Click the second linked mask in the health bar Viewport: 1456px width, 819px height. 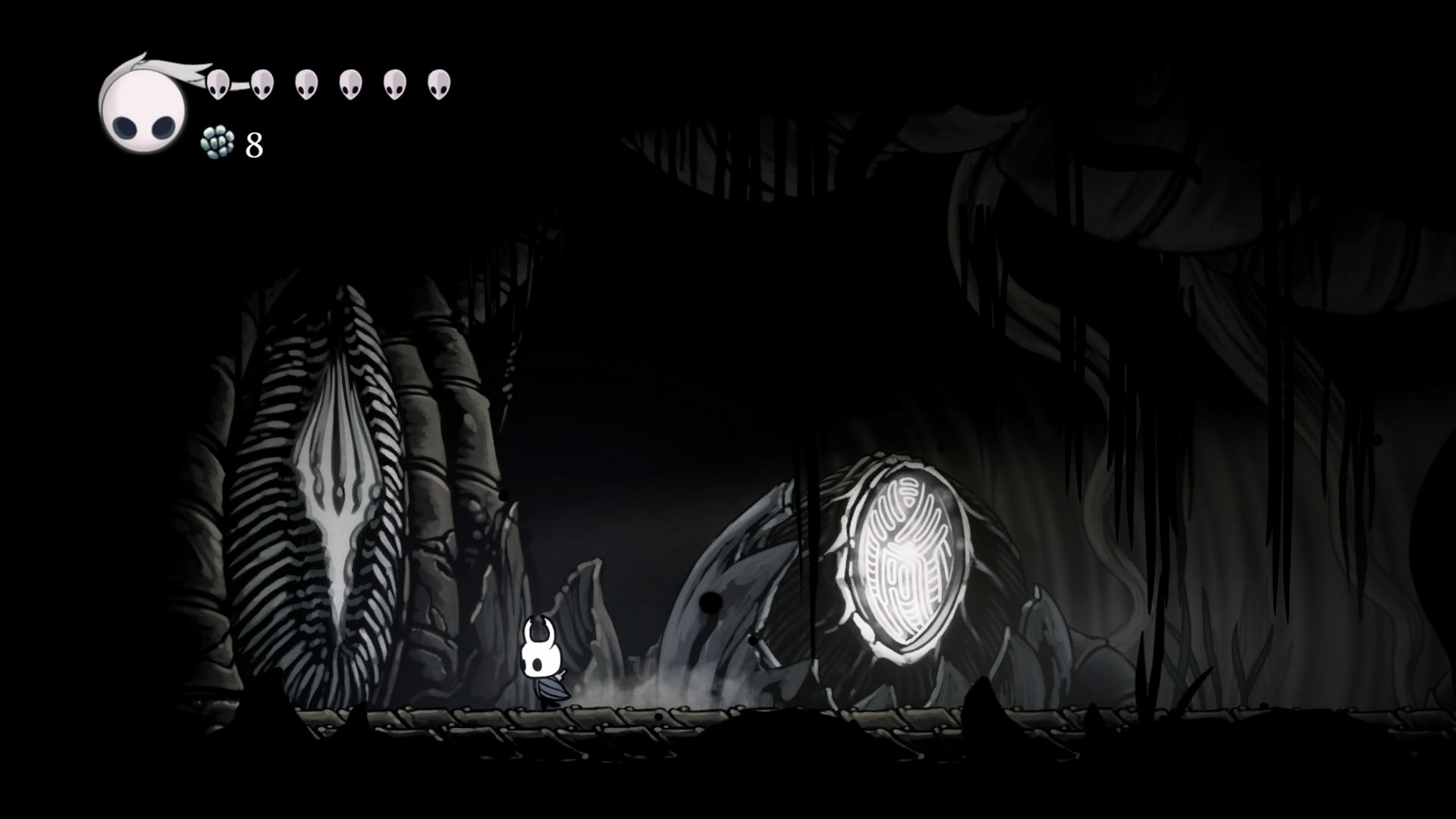(x=263, y=83)
